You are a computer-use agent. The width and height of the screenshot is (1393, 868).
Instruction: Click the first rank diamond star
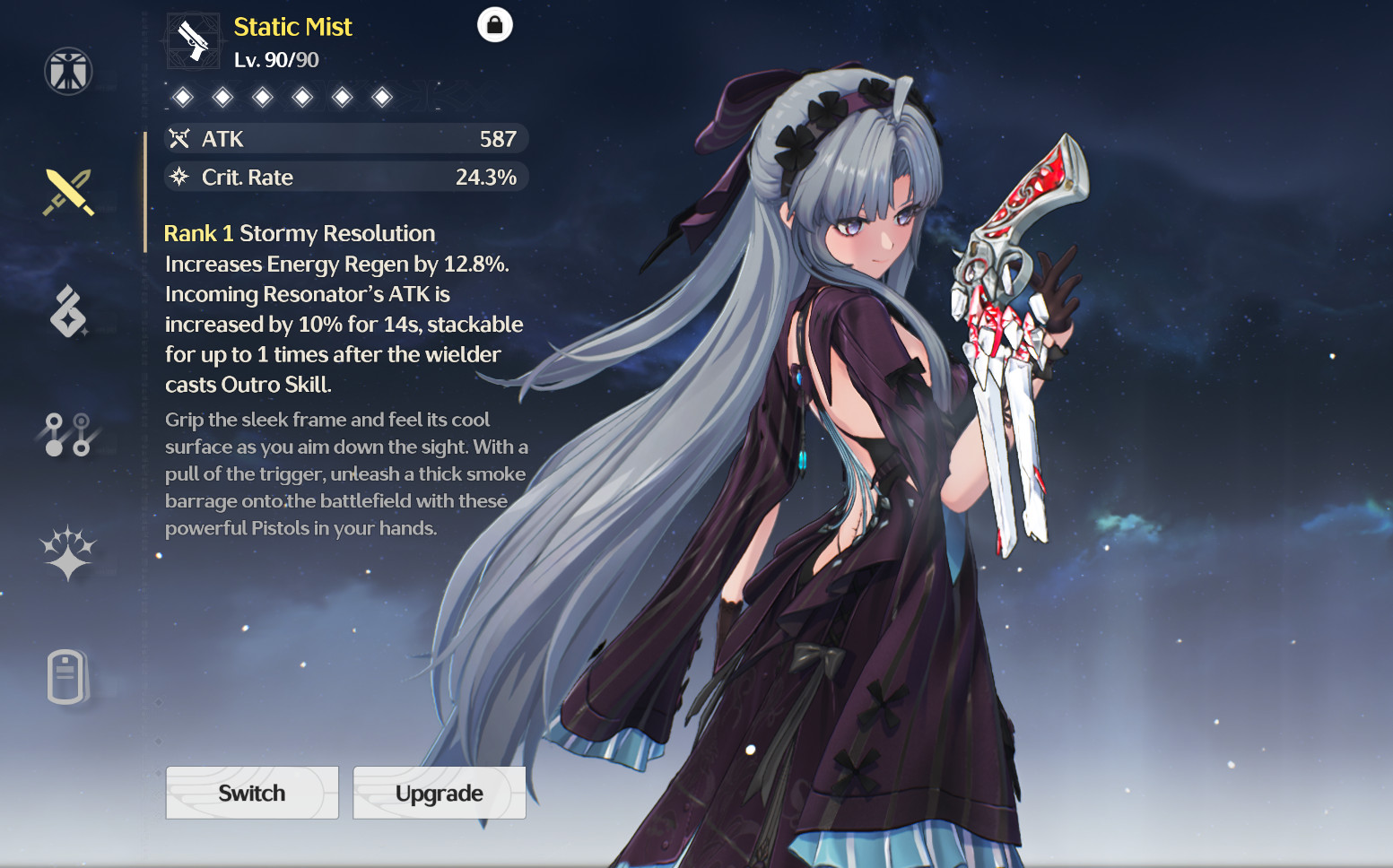[x=182, y=96]
